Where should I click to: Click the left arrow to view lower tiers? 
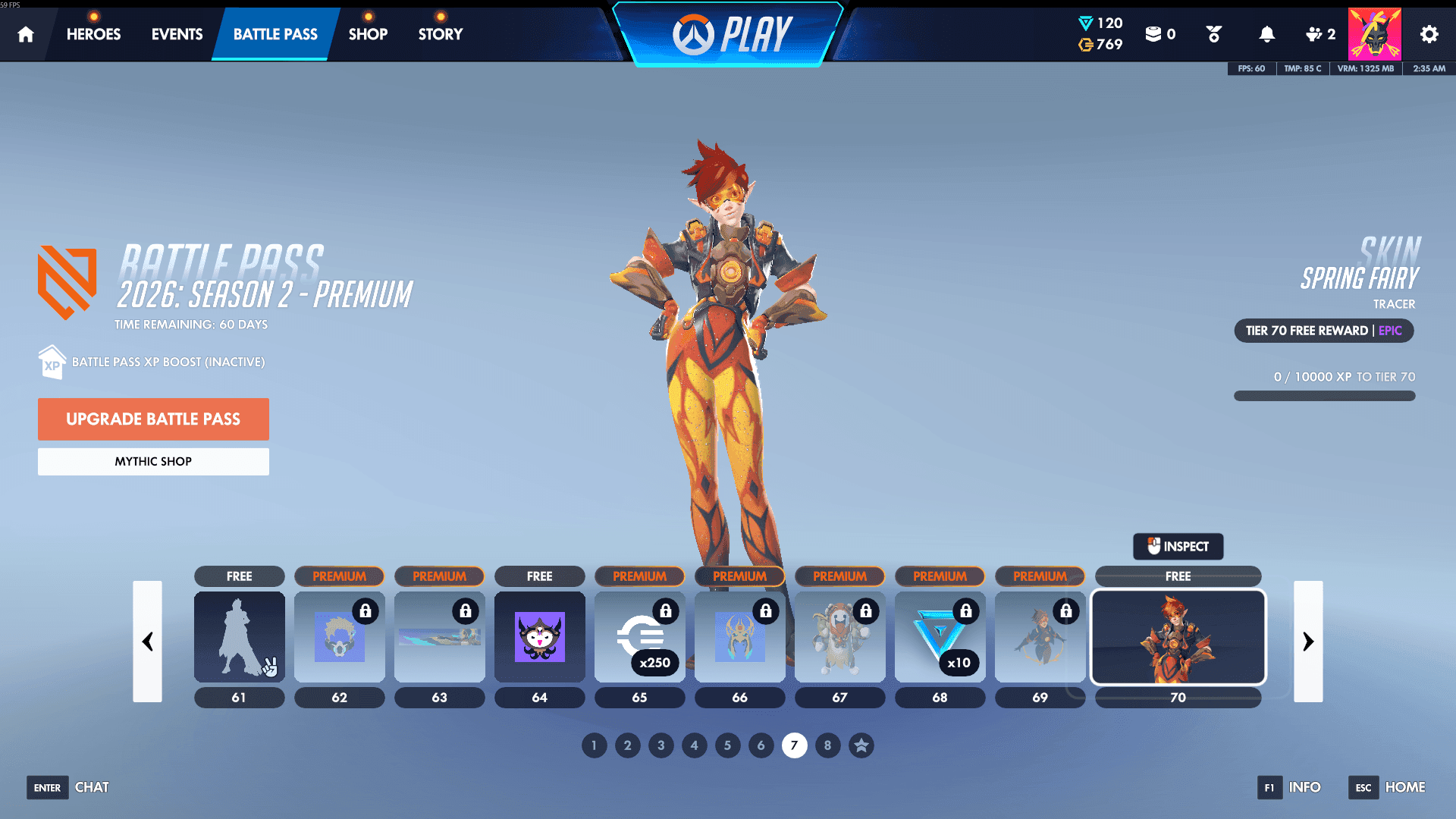147,642
